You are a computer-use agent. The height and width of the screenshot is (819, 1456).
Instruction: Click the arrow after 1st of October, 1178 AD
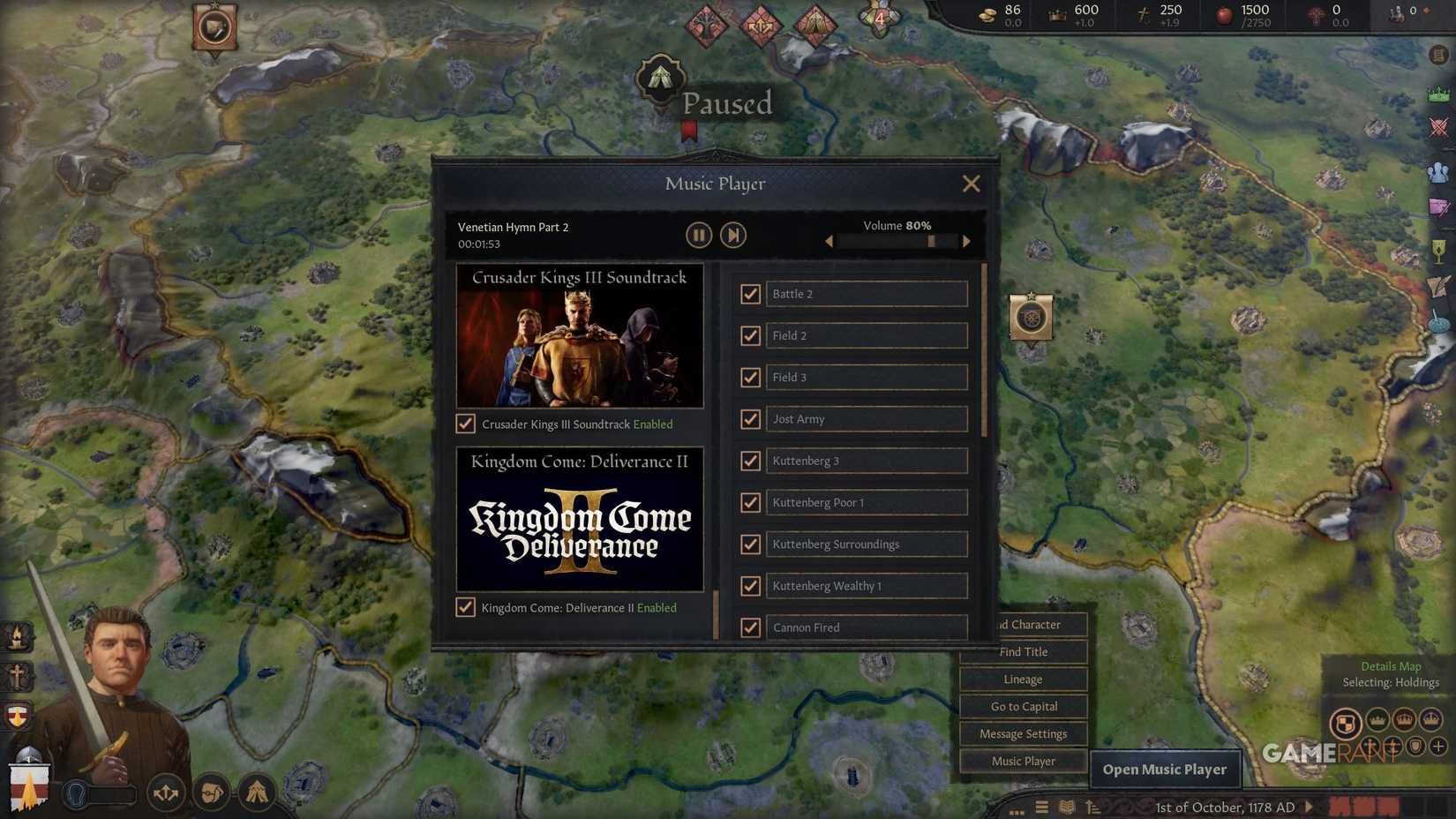point(1309,806)
